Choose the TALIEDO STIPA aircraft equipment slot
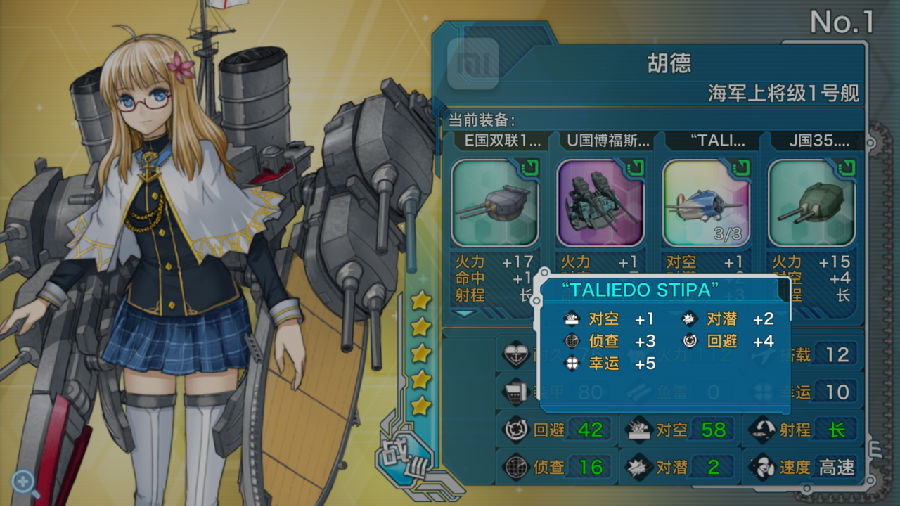This screenshot has height=506, width=900. click(x=706, y=203)
